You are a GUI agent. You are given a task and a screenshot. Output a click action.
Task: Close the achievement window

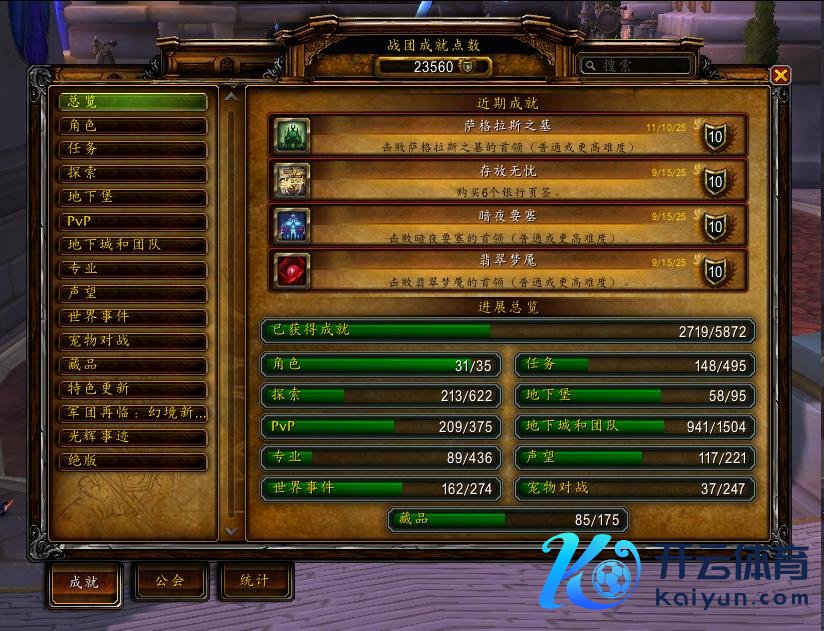coord(781,75)
